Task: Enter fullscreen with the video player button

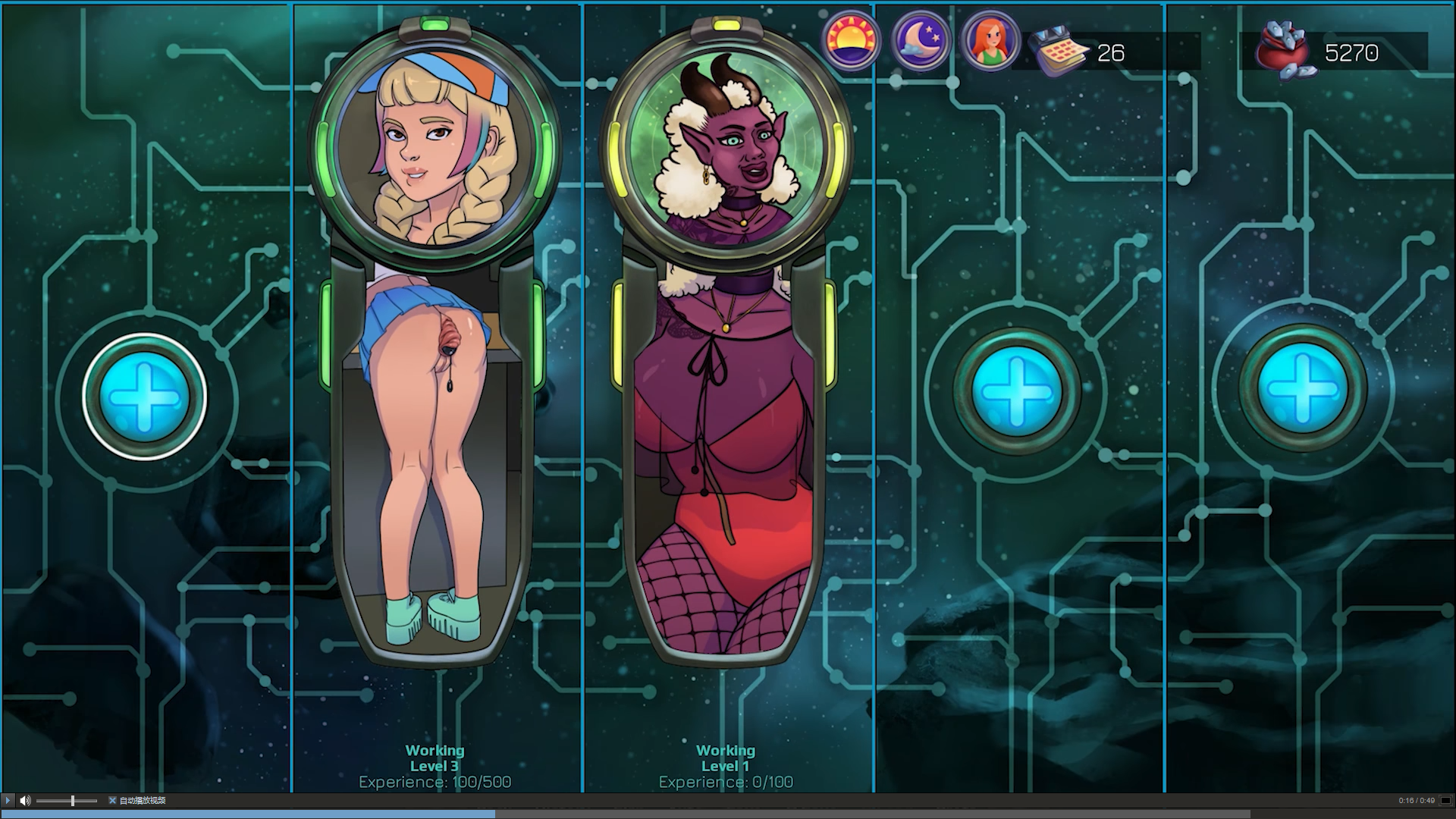Action: coord(1445,800)
